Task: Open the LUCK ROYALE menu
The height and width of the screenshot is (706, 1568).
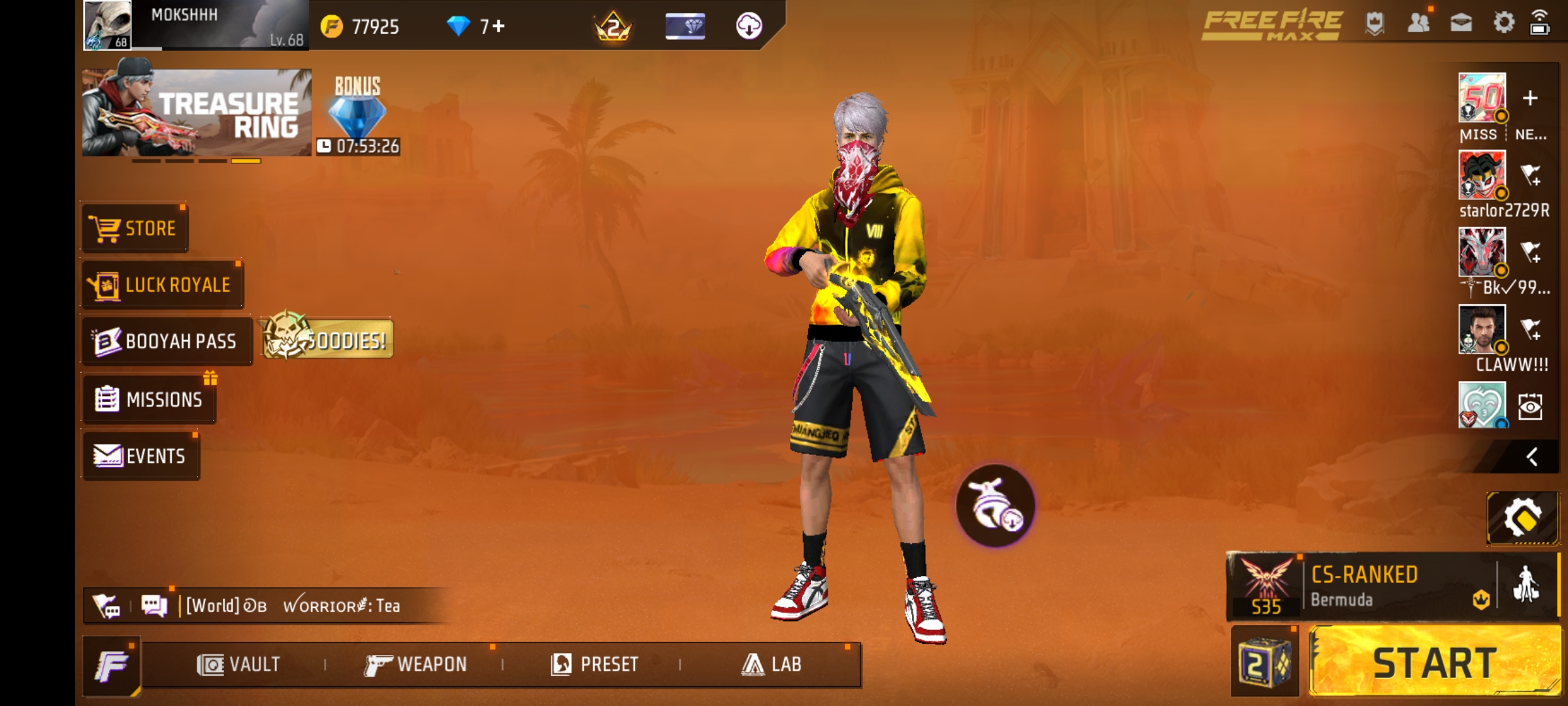Action: [x=162, y=284]
